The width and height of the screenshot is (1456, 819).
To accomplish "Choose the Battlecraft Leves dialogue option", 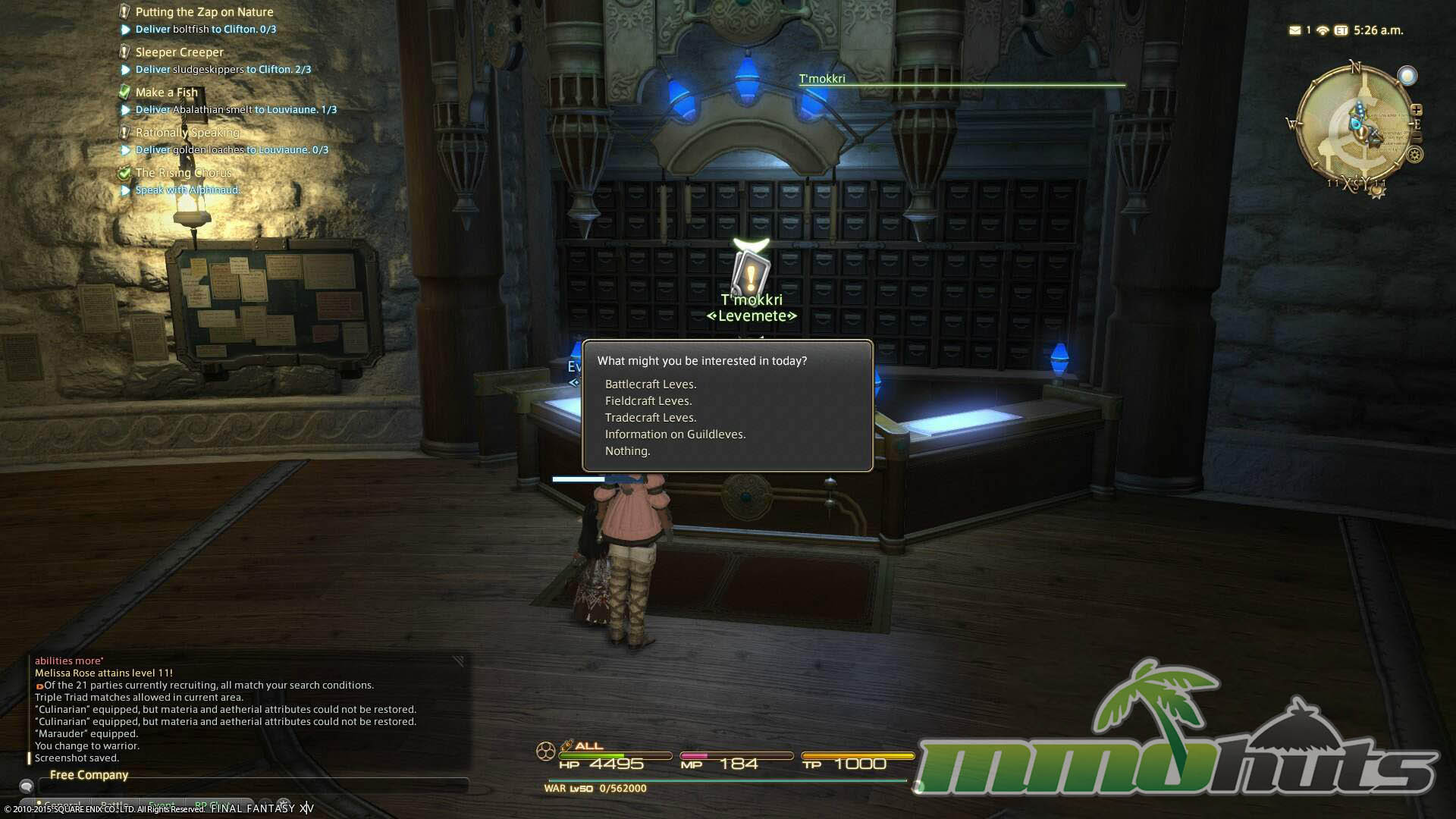I will [x=650, y=384].
